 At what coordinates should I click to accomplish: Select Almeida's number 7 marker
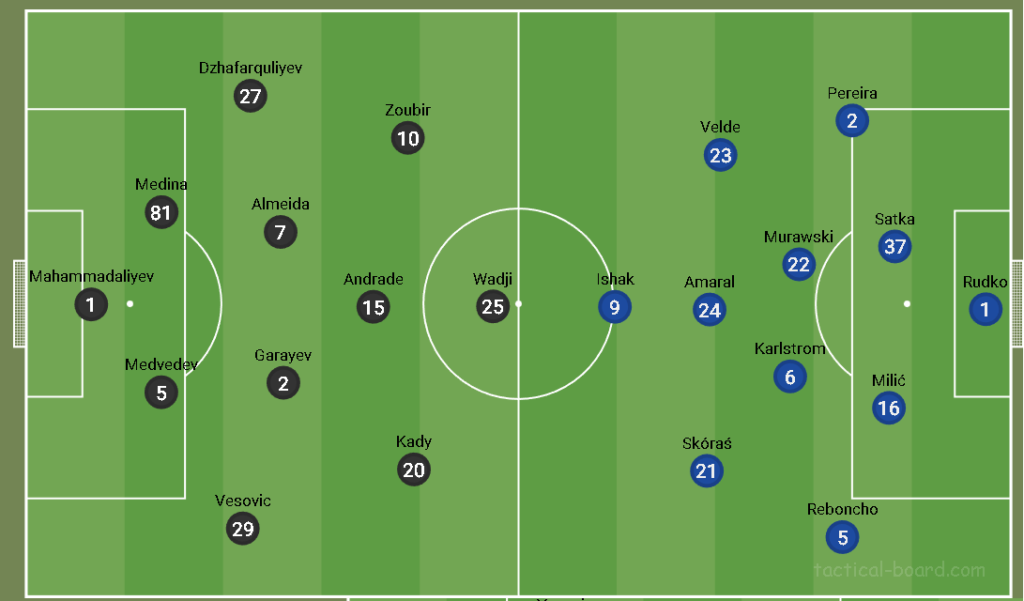(280, 233)
